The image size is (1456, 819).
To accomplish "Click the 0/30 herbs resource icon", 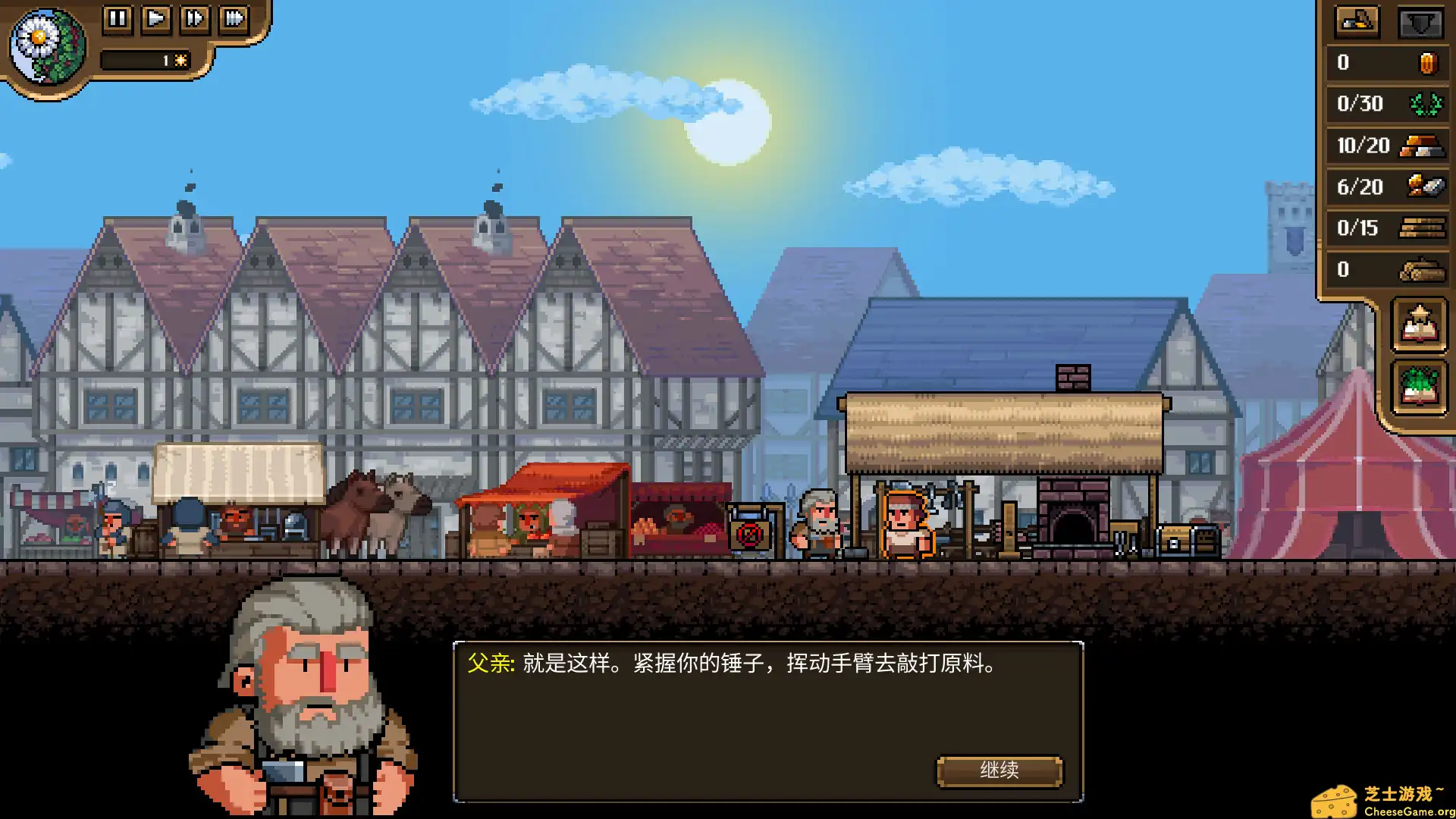I will [x=1424, y=104].
